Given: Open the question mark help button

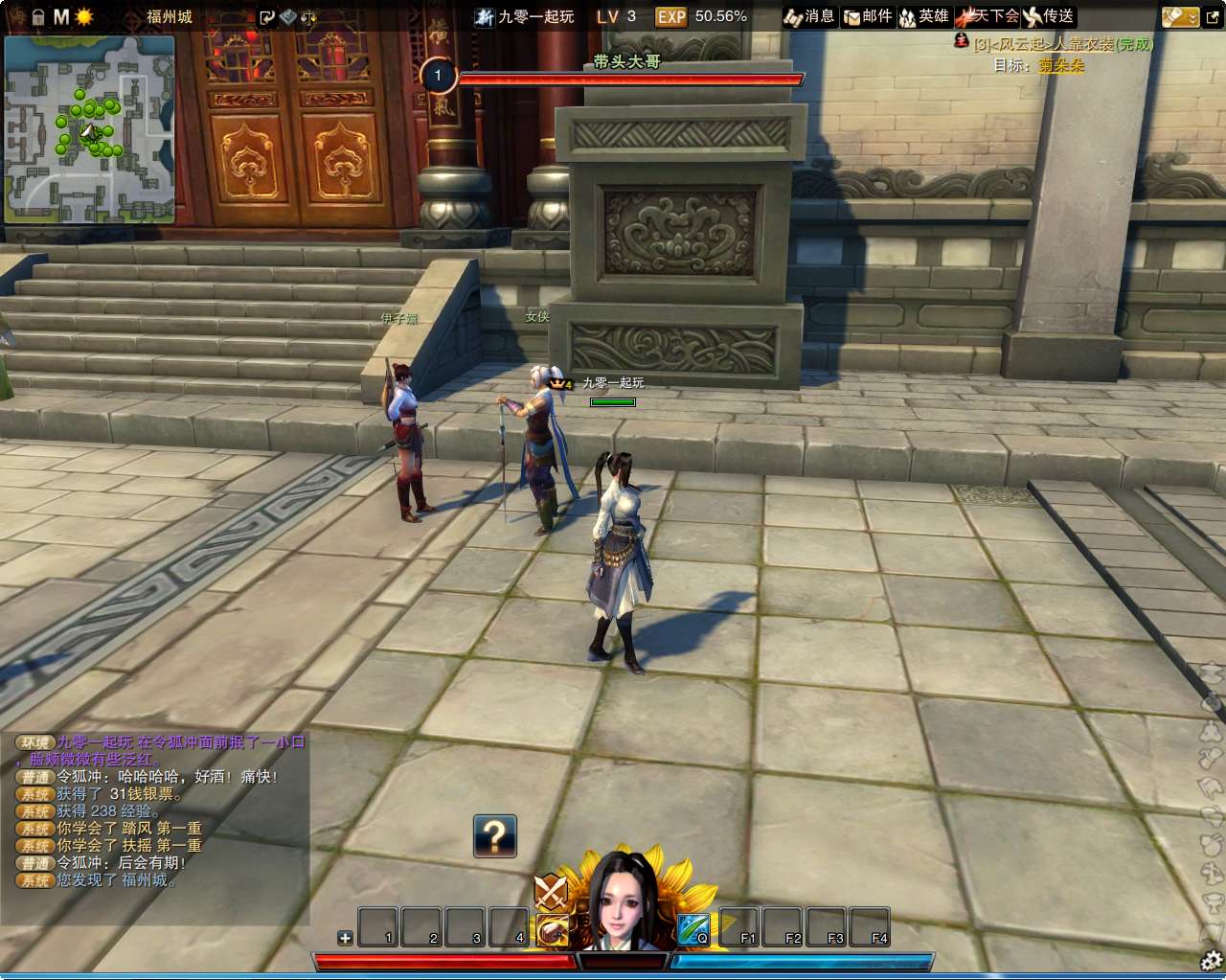Looking at the screenshot, I should point(495,836).
